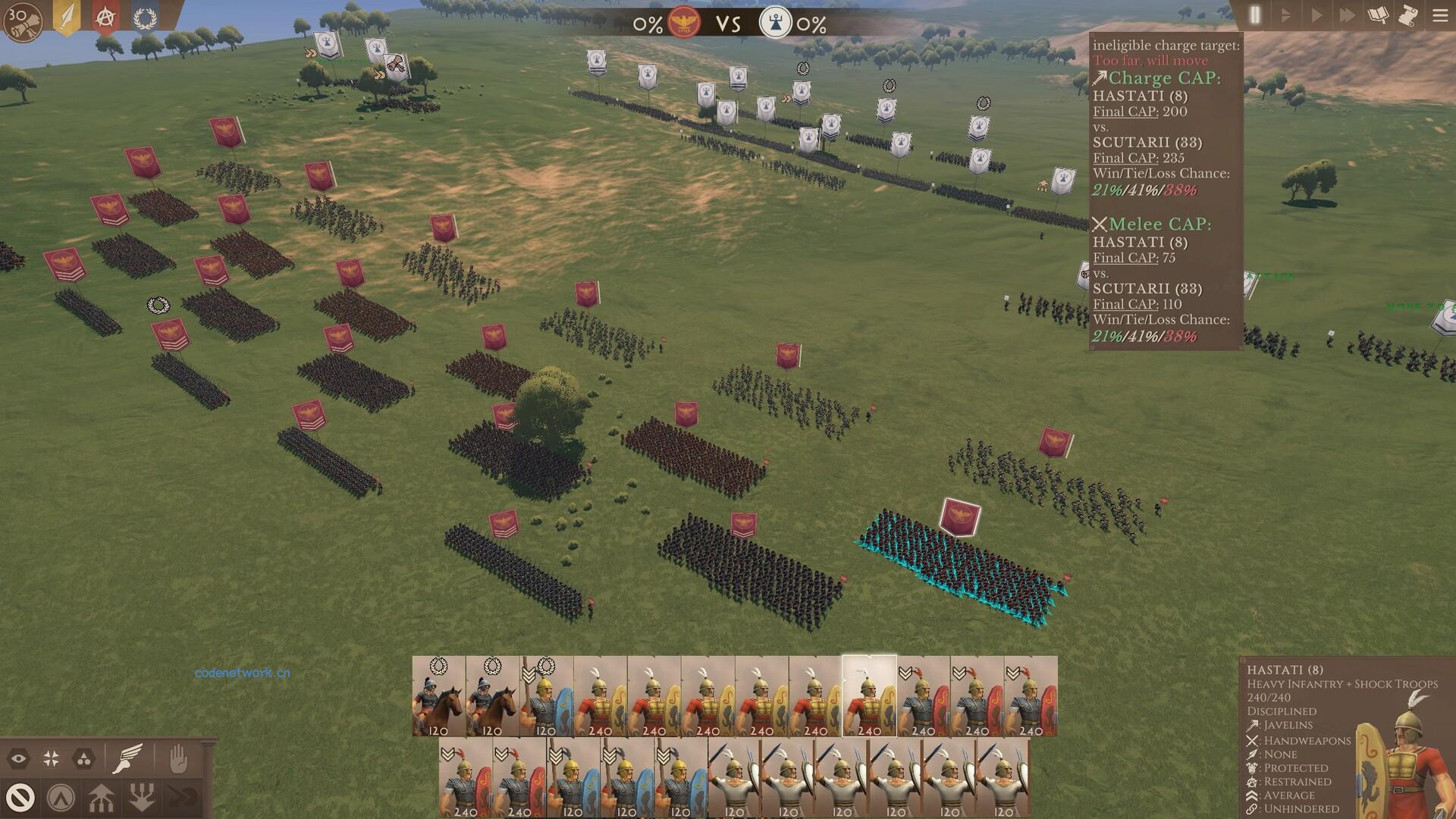
Task: Open the open-book encyclopedia icon
Action: click(1378, 15)
